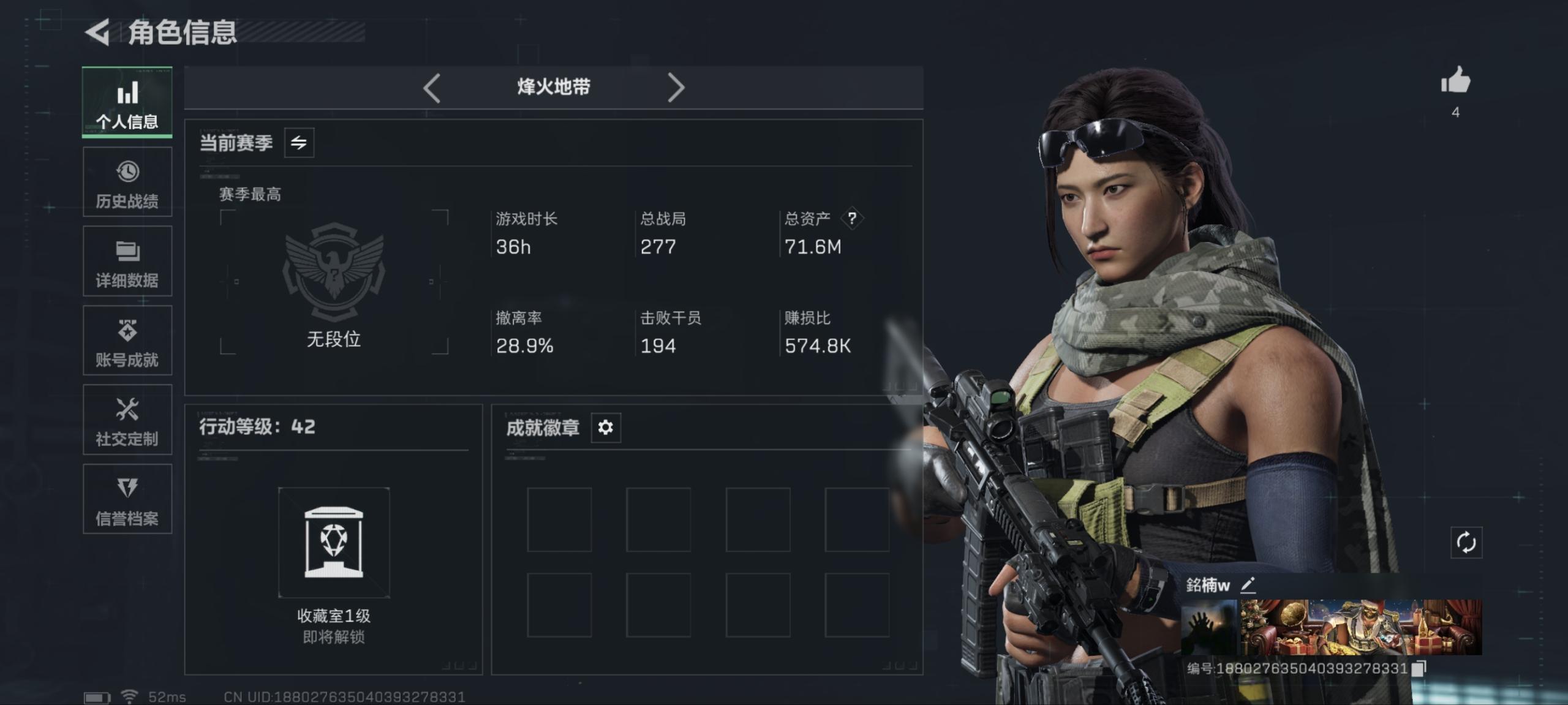Open the 成就徽章 gear settings icon
This screenshot has width=1568, height=705.
605,428
